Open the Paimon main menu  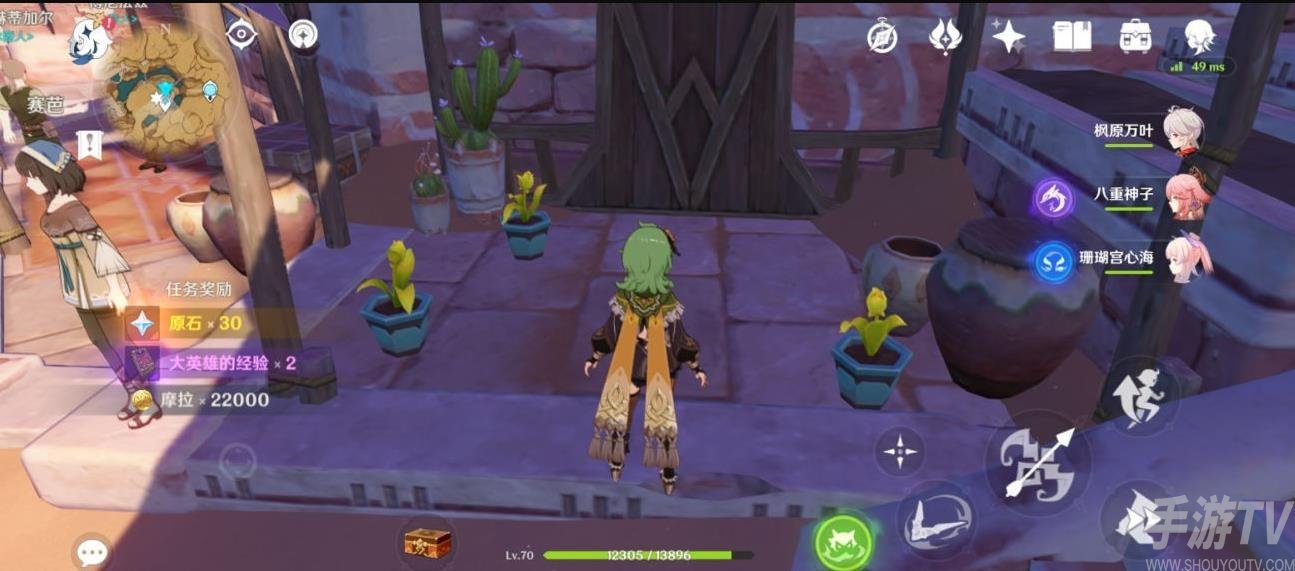(90, 40)
